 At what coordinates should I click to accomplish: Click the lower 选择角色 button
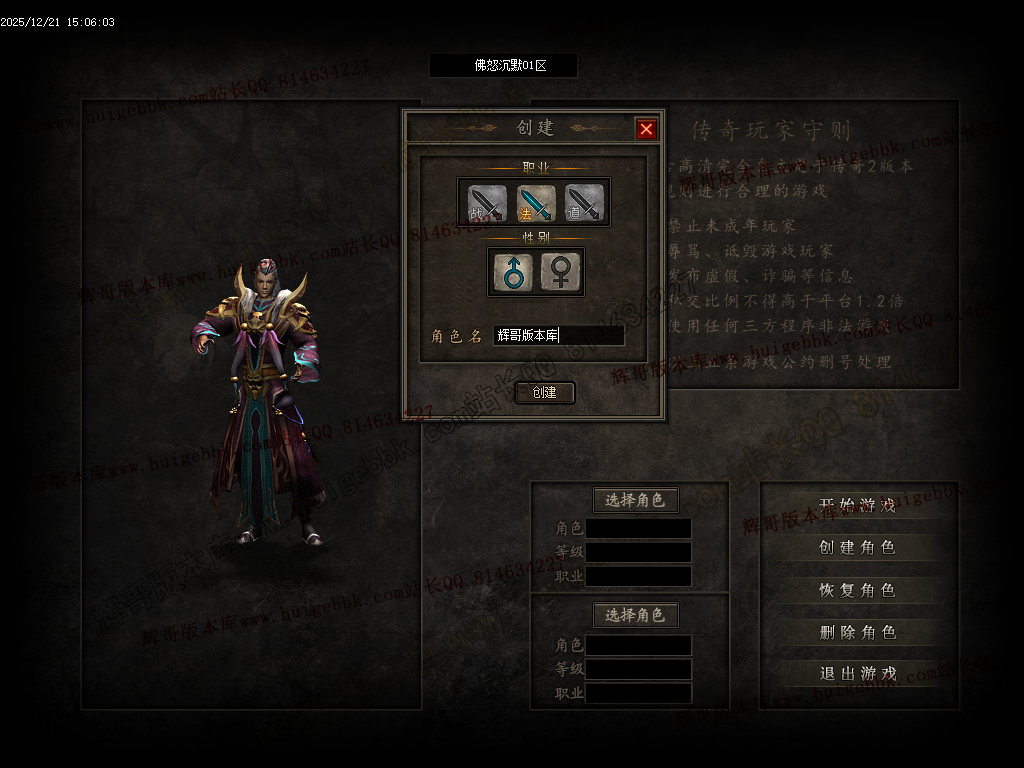(636, 614)
